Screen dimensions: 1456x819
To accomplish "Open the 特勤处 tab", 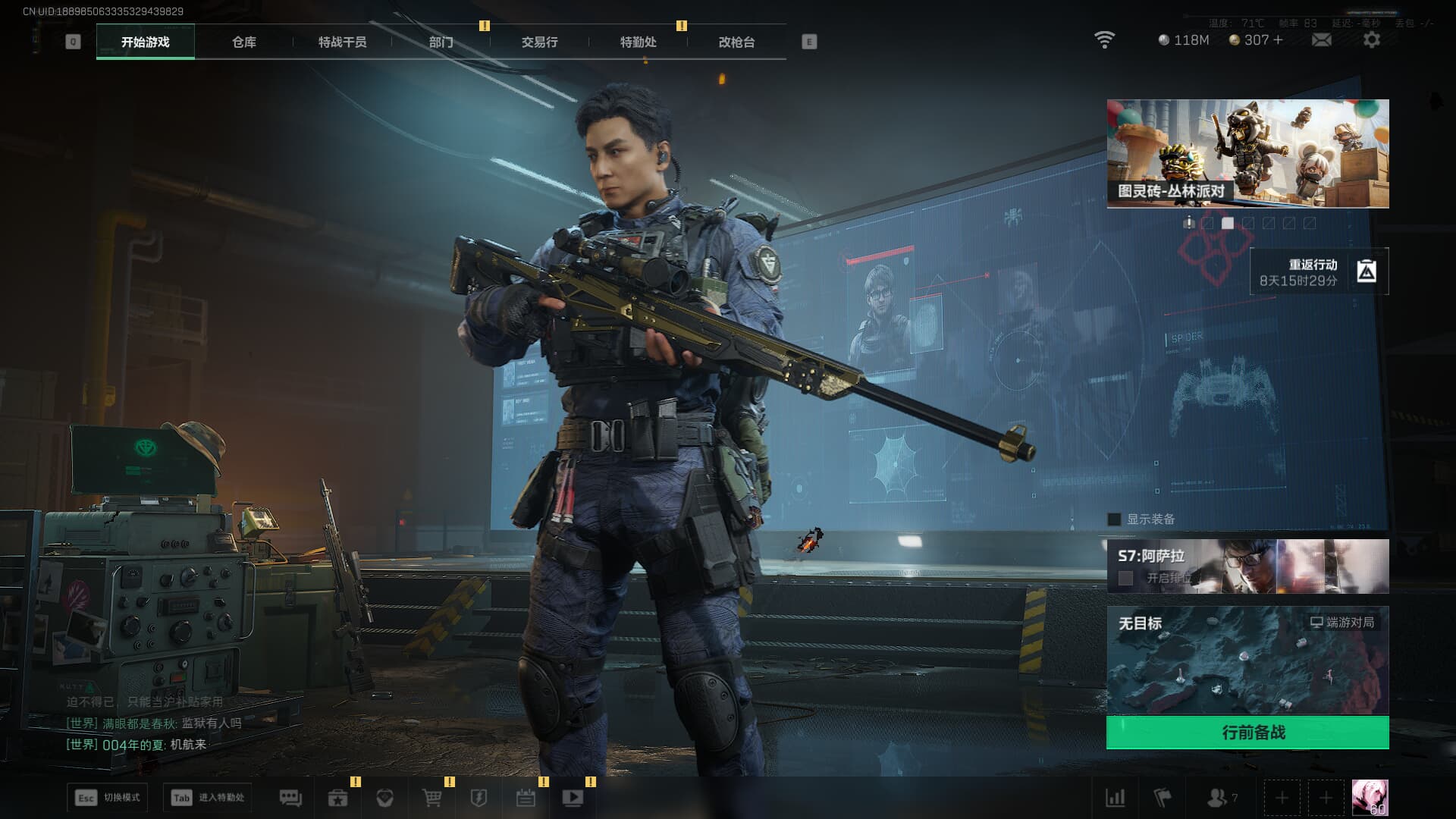I will 638,42.
